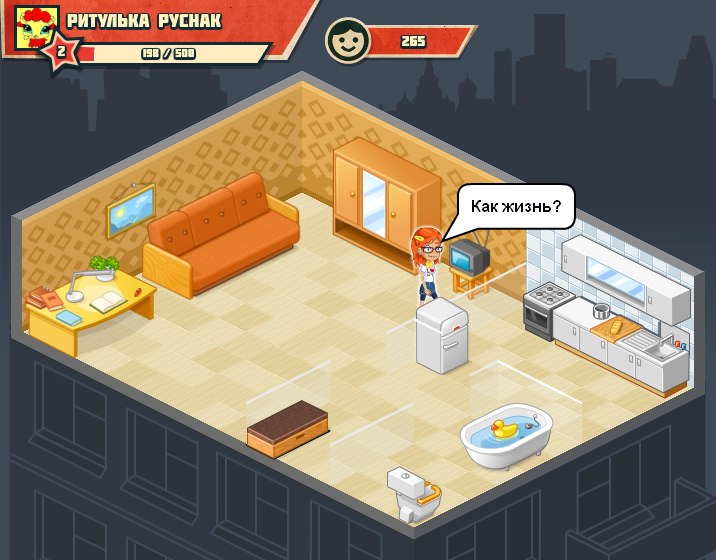This screenshot has height=560, width=716.
Task: Click the smiley face mood icon
Action: click(x=346, y=41)
